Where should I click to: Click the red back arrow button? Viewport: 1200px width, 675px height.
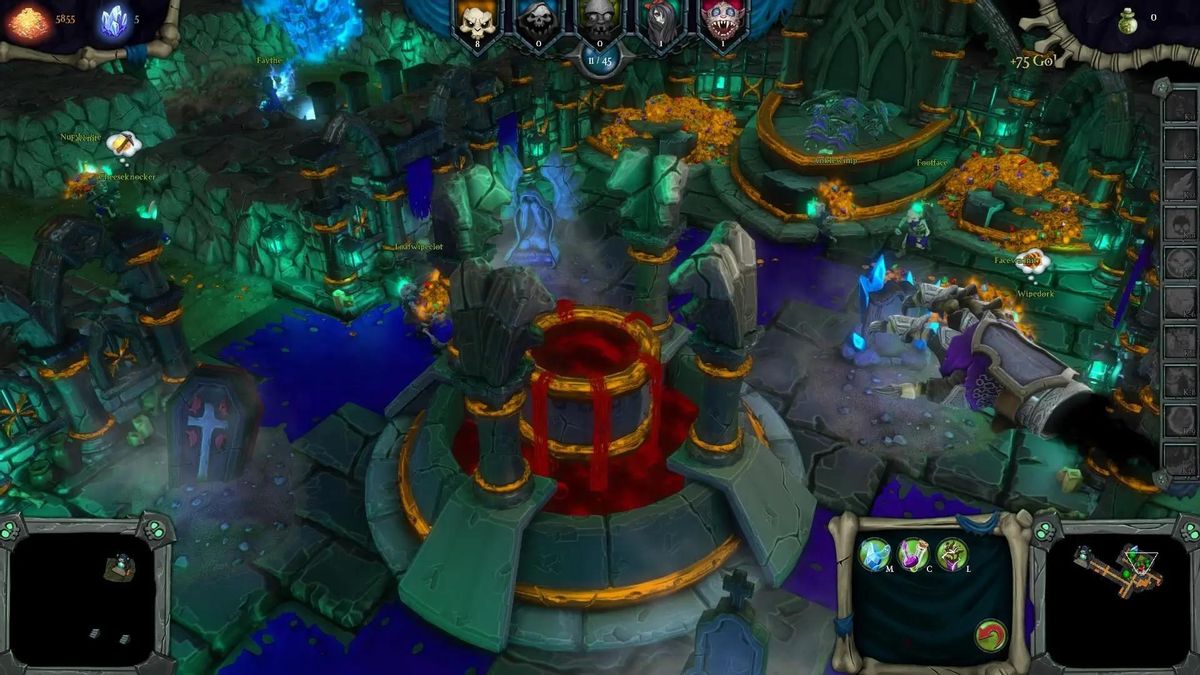click(990, 636)
